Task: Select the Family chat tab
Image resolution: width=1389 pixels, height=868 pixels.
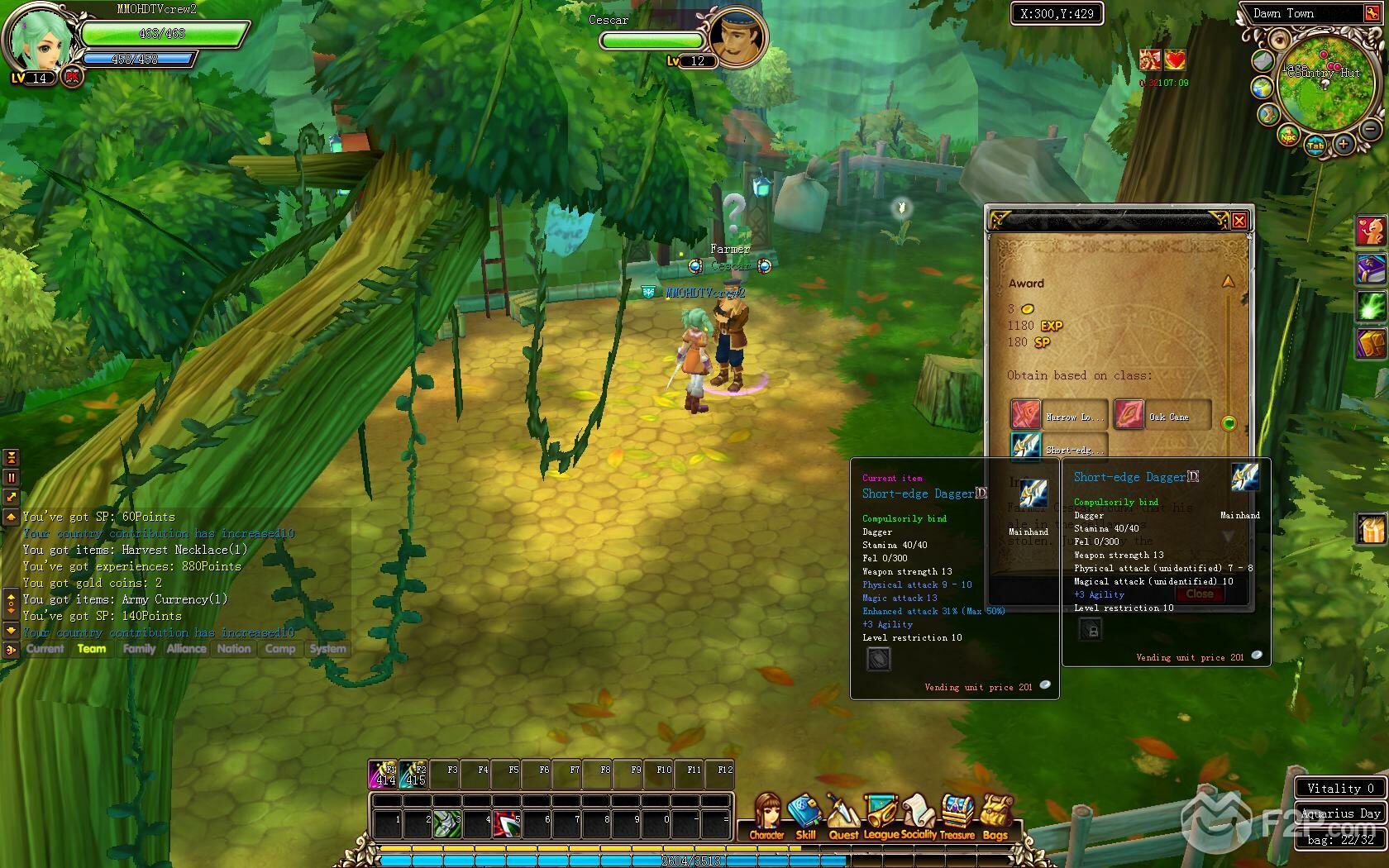Action: pos(139,649)
